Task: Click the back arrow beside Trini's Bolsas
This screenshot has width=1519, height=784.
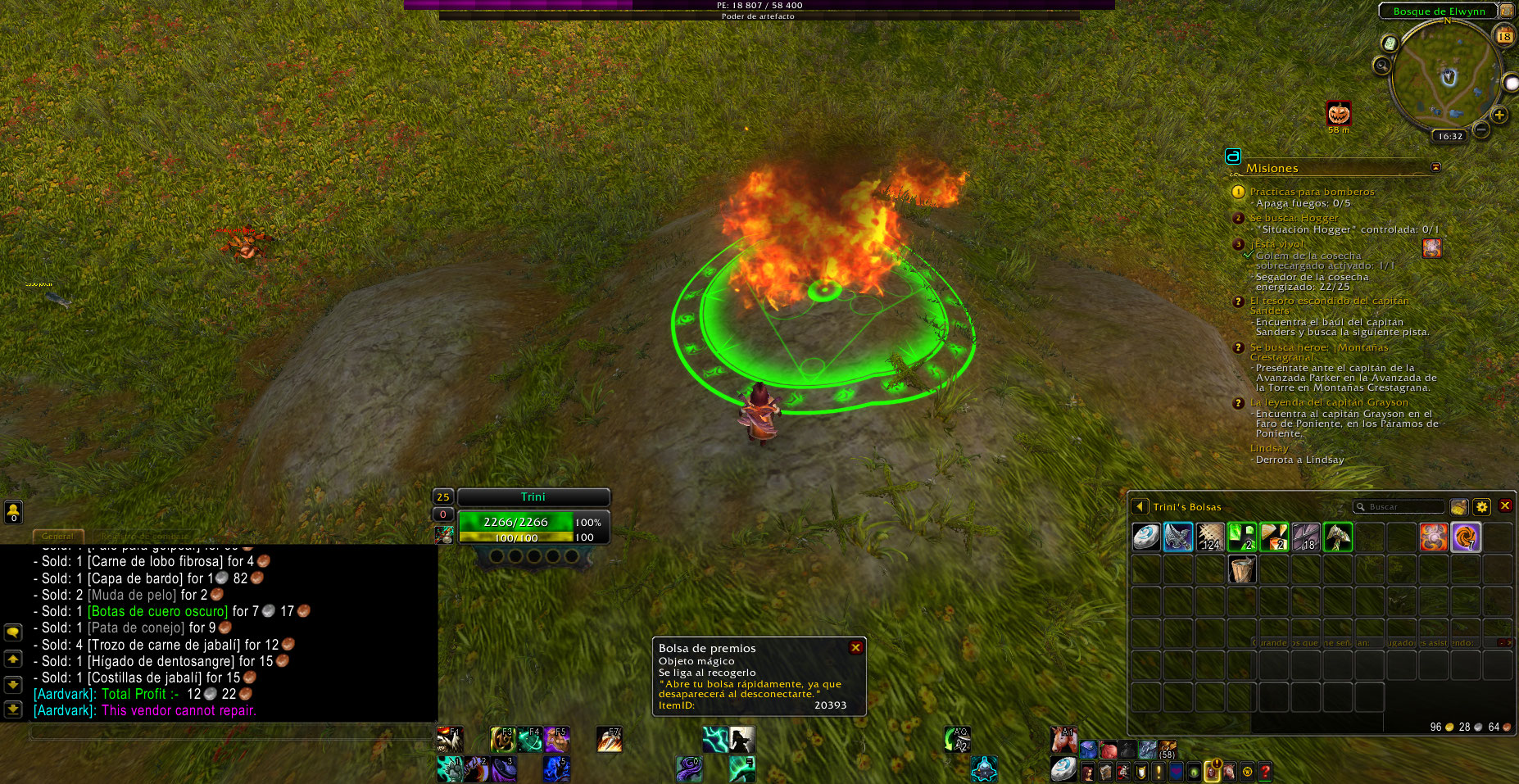Action: [1139, 507]
